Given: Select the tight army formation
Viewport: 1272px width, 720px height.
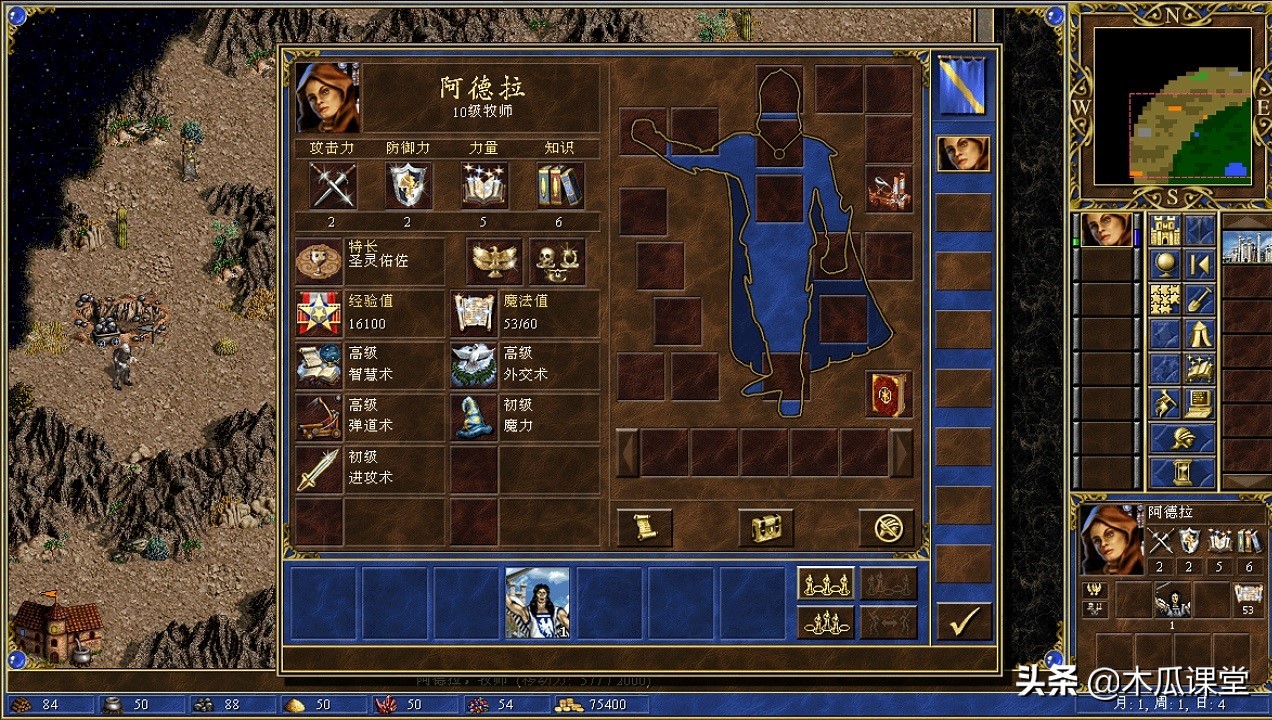Looking at the screenshot, I should [x=825, y=622].
